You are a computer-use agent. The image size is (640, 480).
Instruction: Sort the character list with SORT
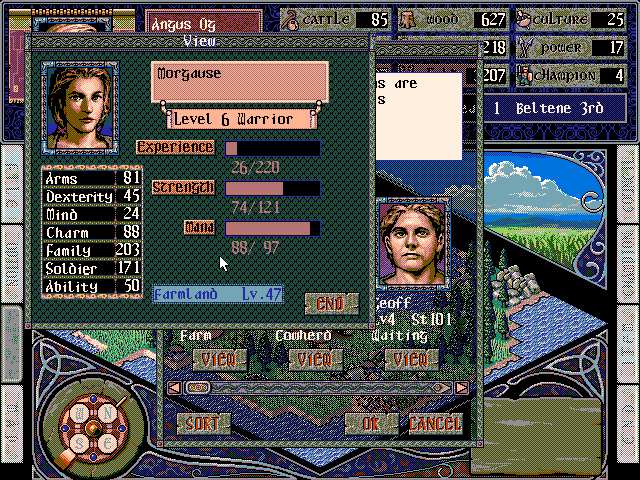point(203,423)
